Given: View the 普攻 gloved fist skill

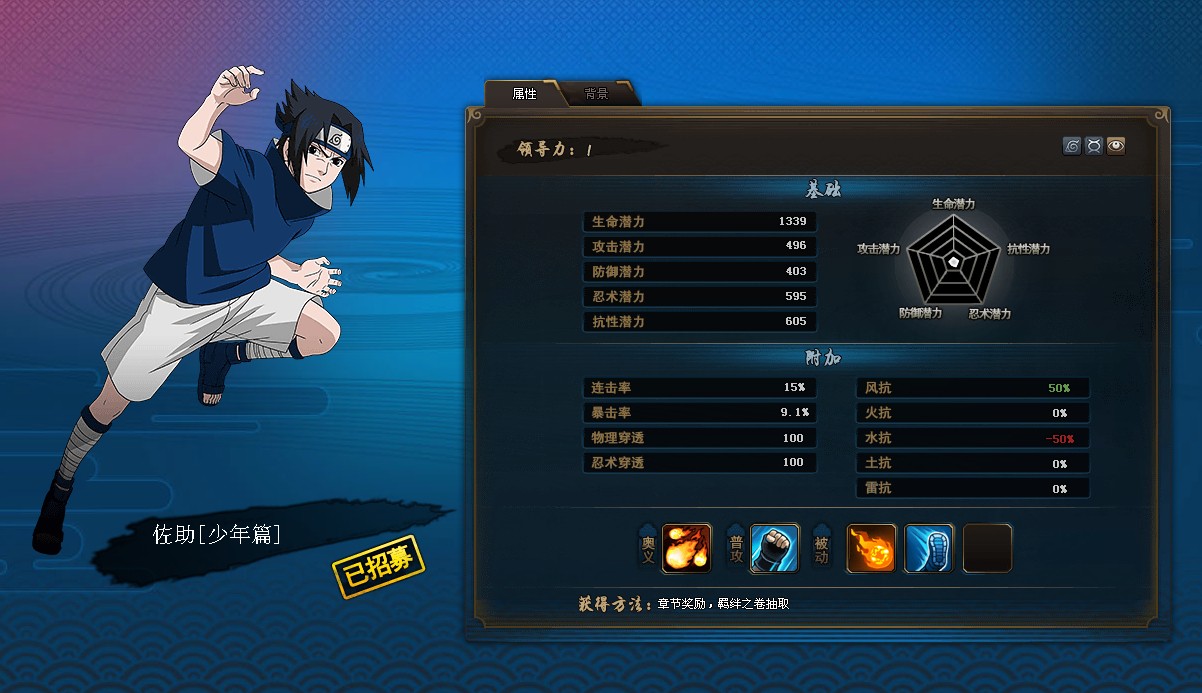Looking at the screenshot, I should pos(775,549).
